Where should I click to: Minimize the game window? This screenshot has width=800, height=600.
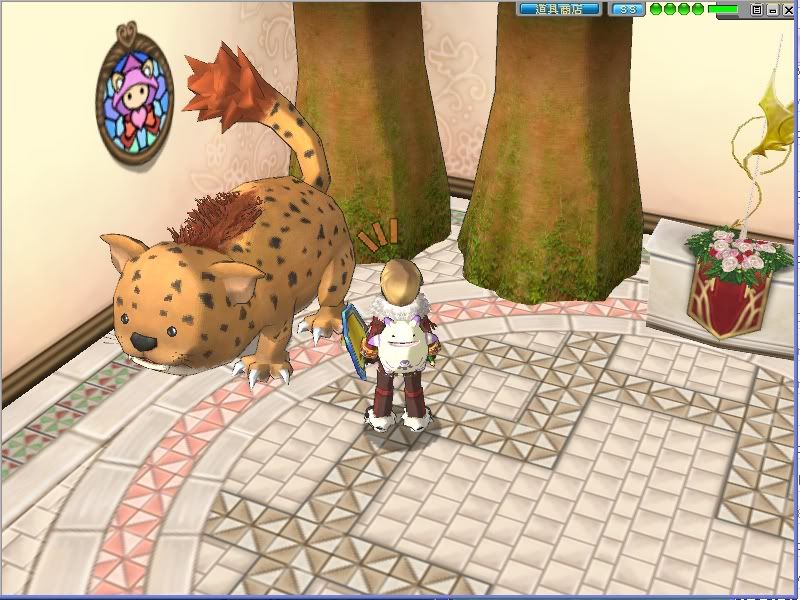point(773,9)
